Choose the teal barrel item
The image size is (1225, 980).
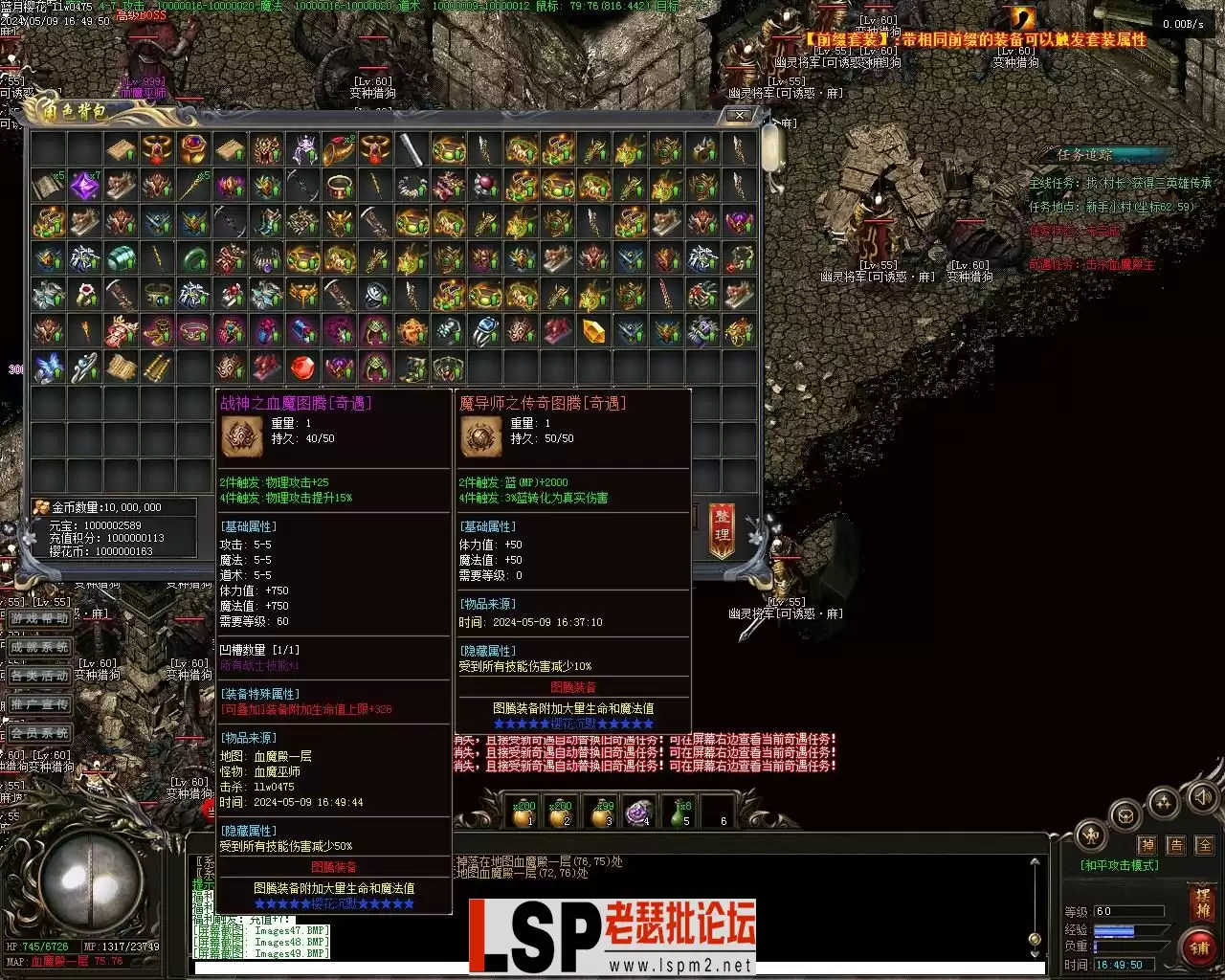121,258
